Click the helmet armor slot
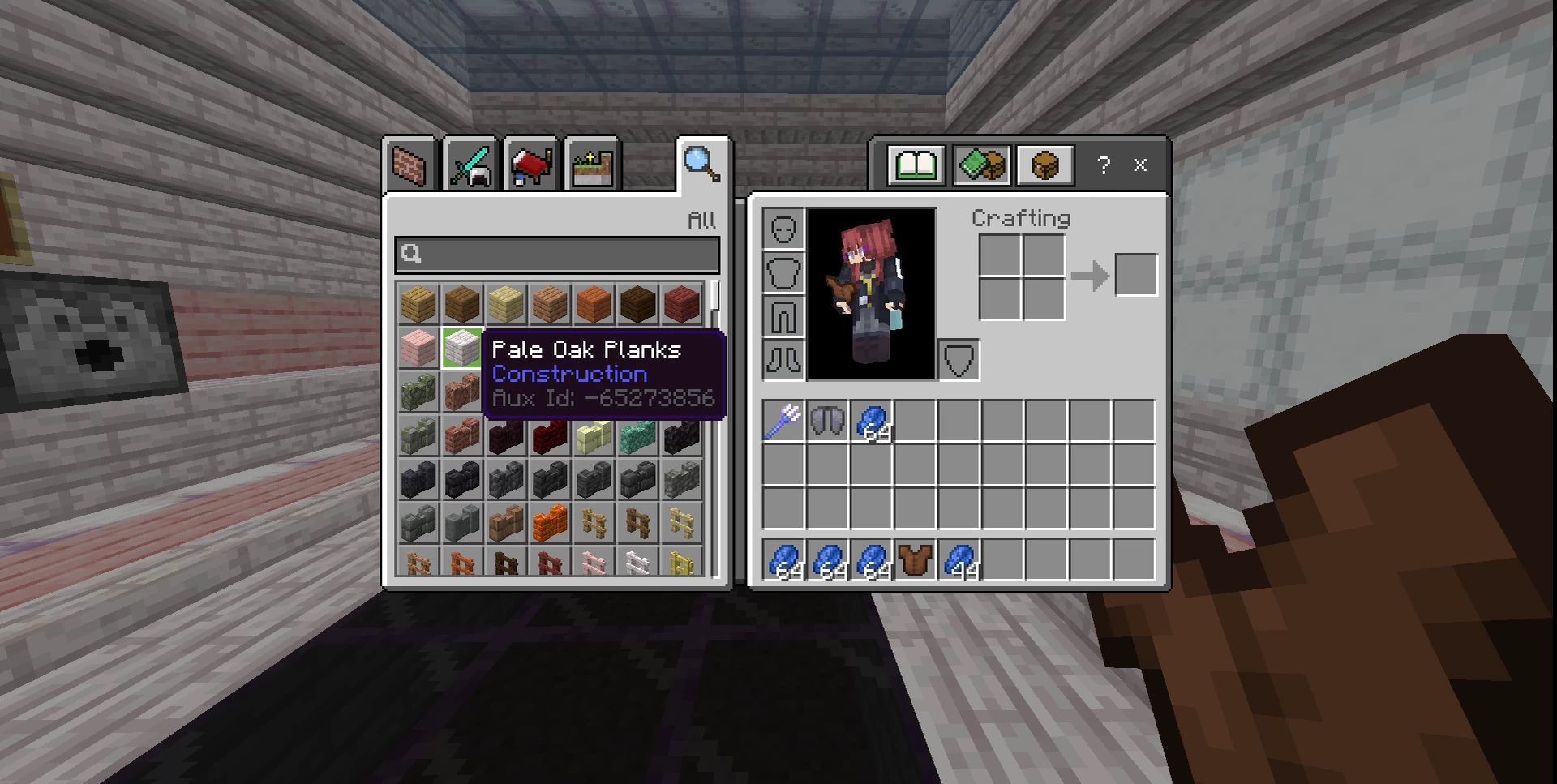This screenshot has width=1557, height=784. [783, 229]
